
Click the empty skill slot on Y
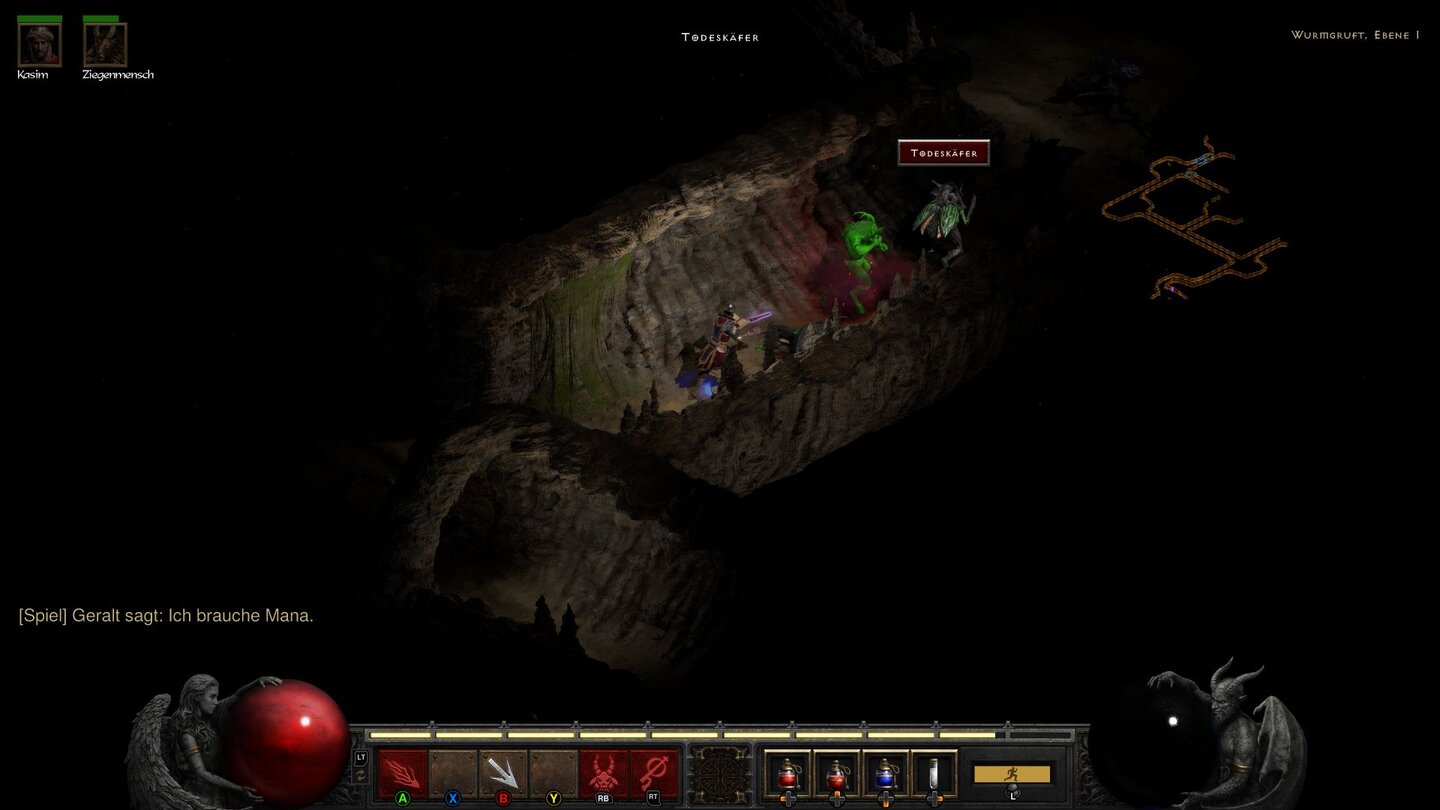(x=553, y=771)
